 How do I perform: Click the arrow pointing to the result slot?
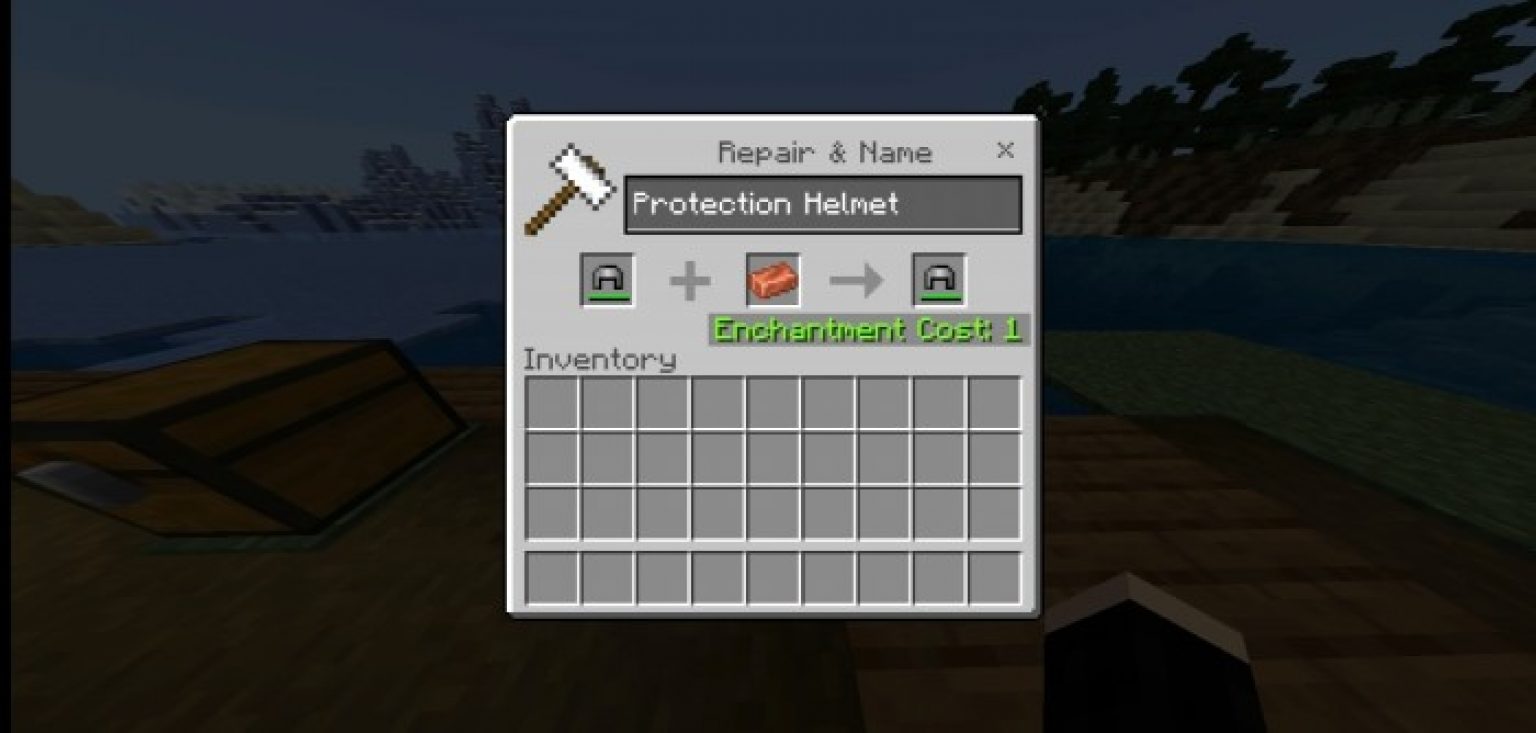[855, 281]
